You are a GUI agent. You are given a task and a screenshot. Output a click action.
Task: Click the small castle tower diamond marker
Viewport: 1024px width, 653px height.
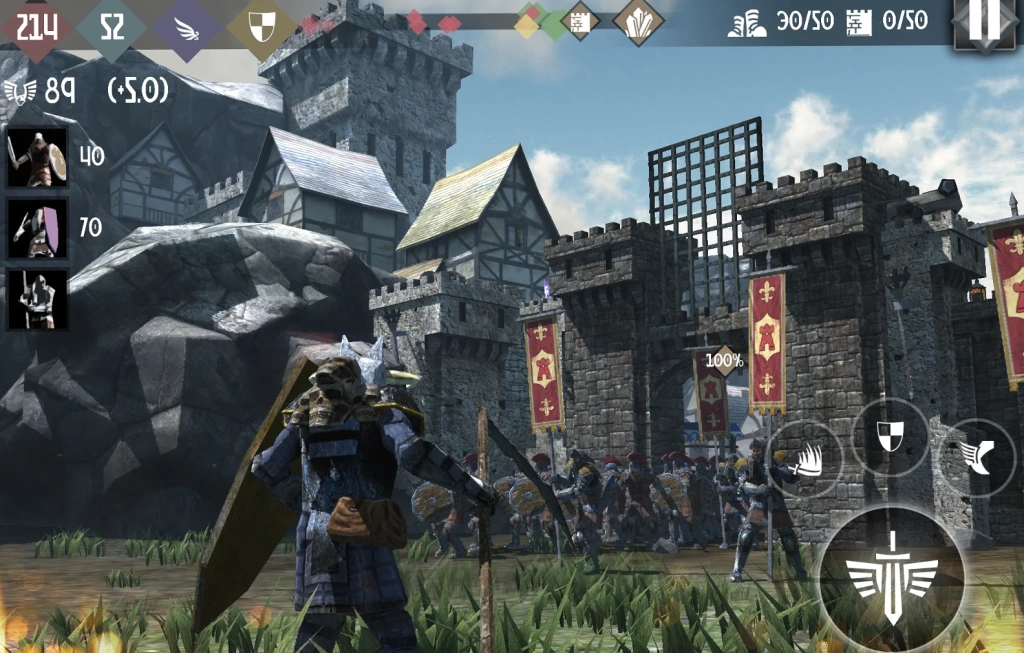(579, 21)
